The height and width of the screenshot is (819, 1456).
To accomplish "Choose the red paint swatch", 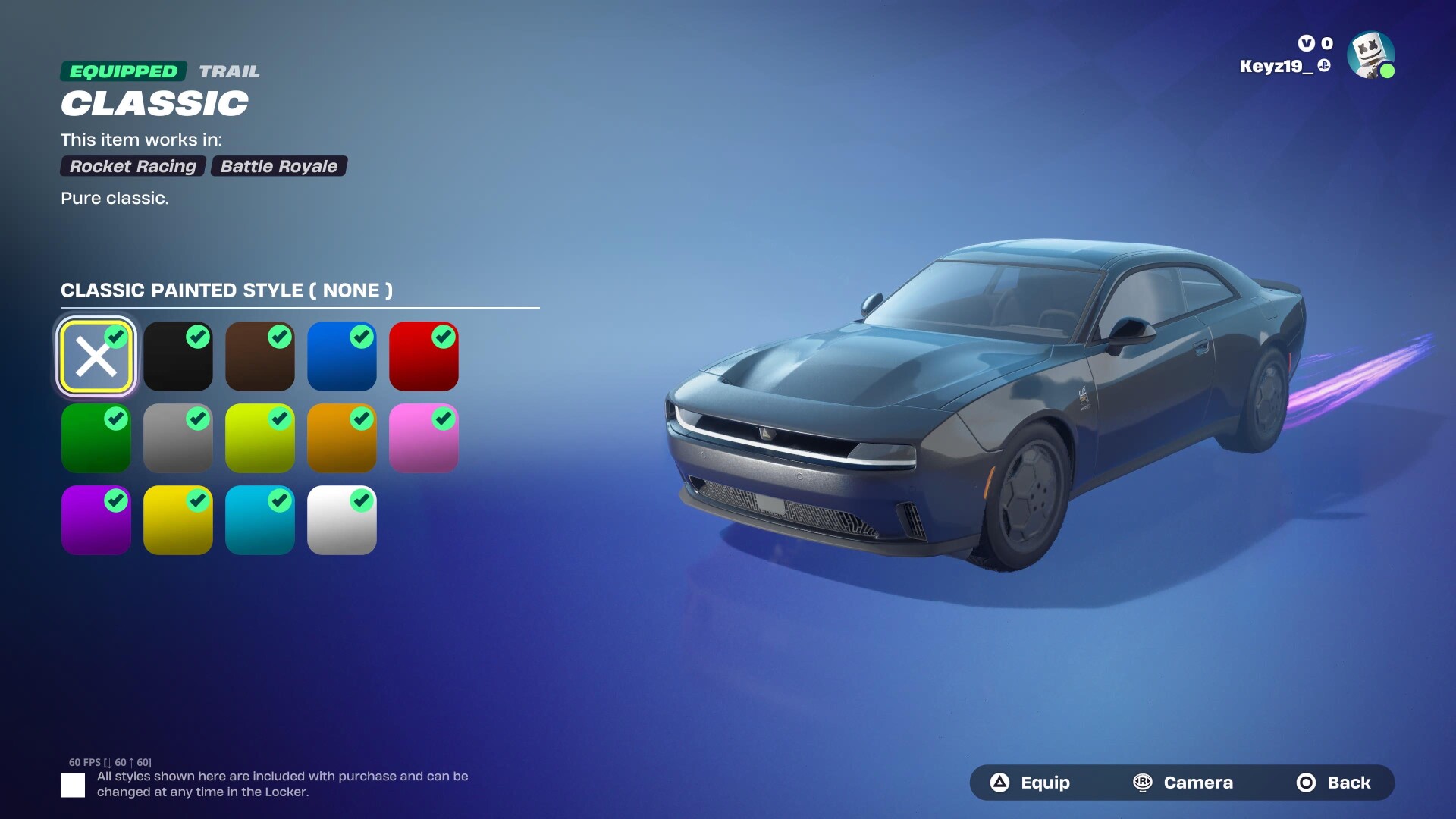I will click(x=424, y=356).
